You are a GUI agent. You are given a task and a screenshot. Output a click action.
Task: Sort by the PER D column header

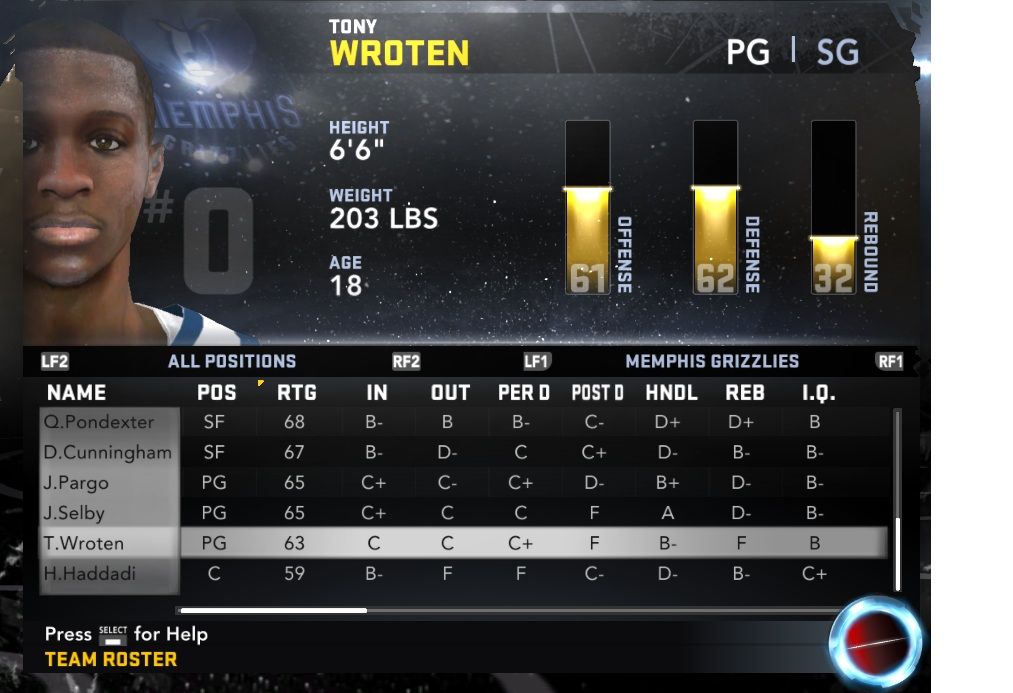pyautogui.click(x=523, y=393)
